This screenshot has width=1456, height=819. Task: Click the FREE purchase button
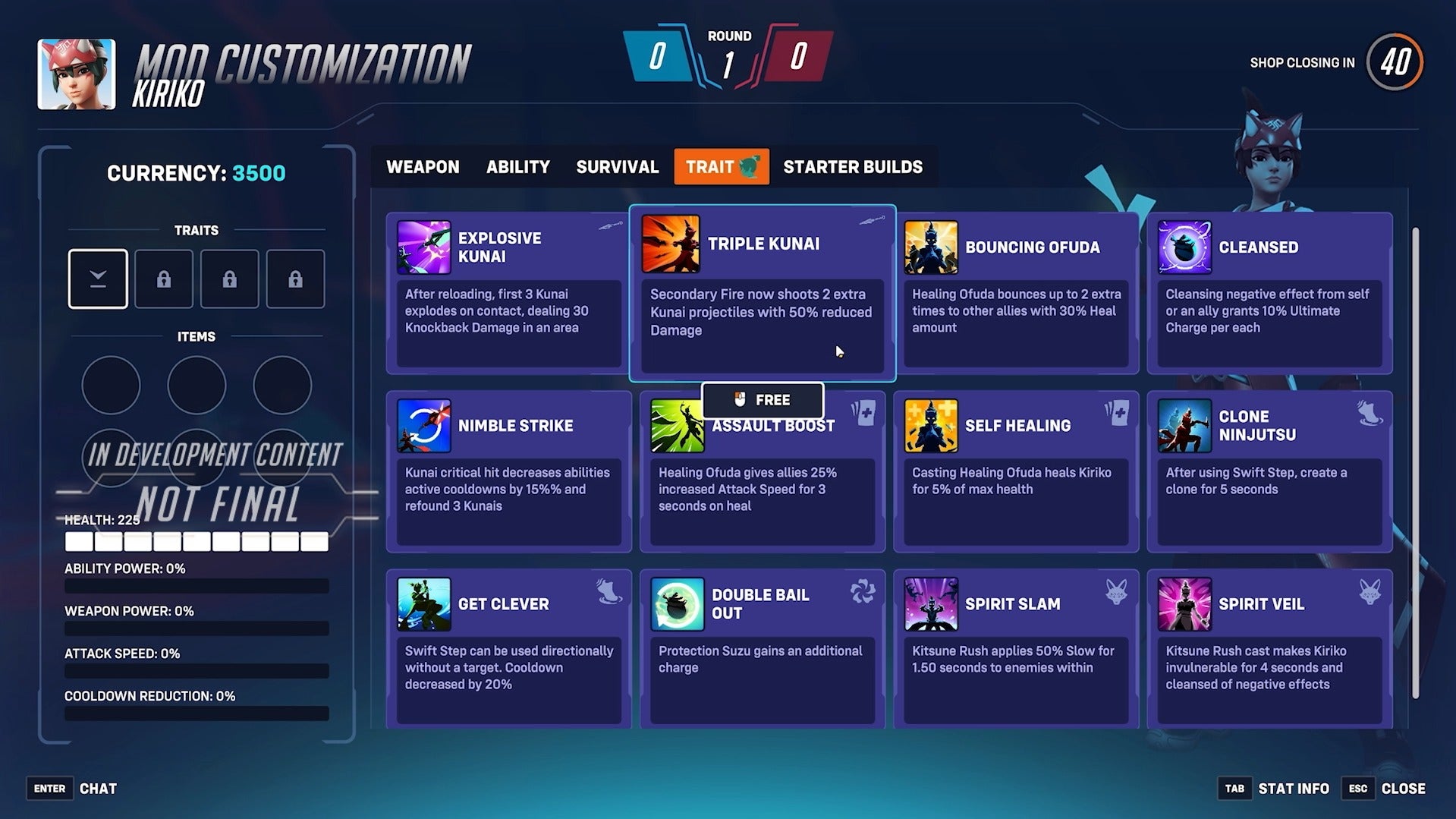pyautogui.click(x=763, y=399)
